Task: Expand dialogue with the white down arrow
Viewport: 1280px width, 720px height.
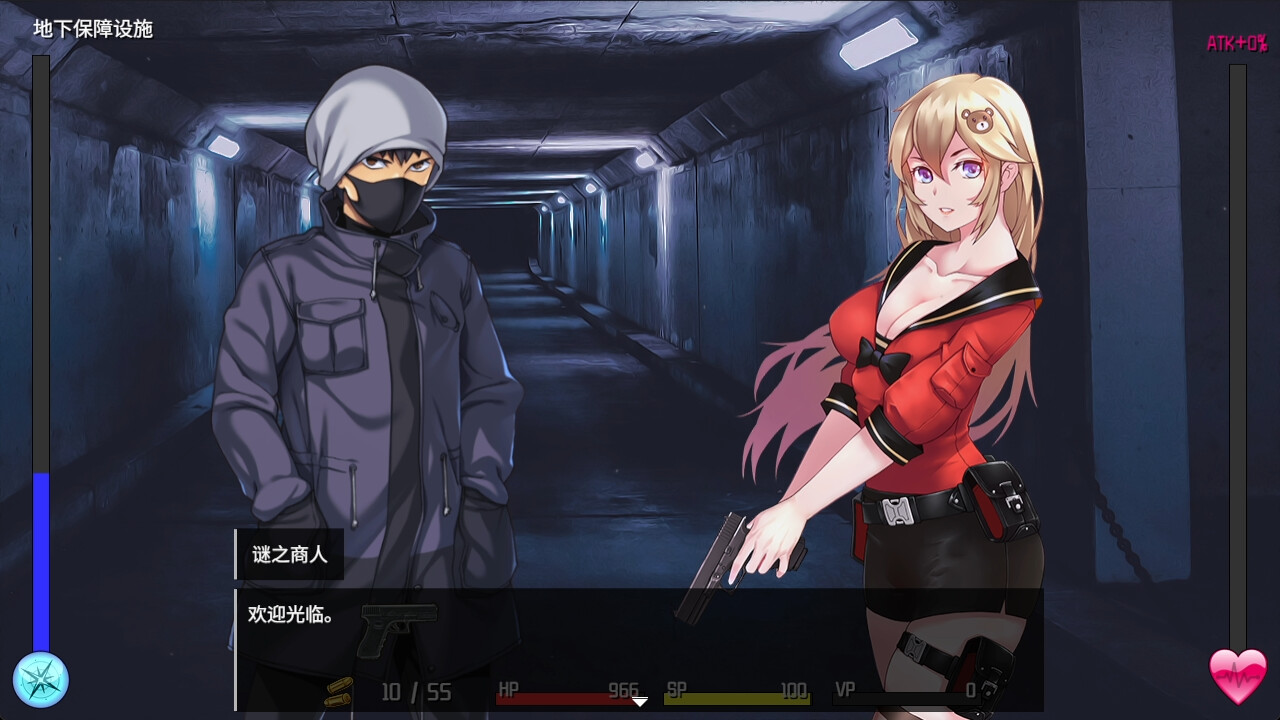Action: [638, 703]
